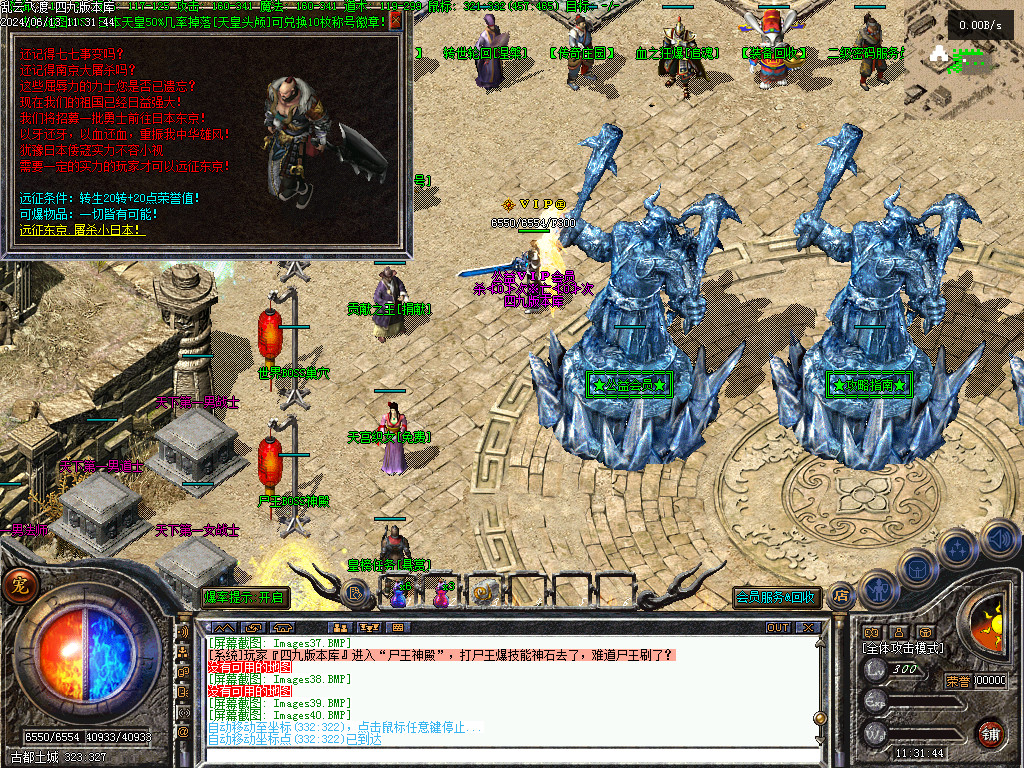The image size is (1024, 768).
Task: Toggle sound with the speaker icon
Action: (x=999, y=538)
